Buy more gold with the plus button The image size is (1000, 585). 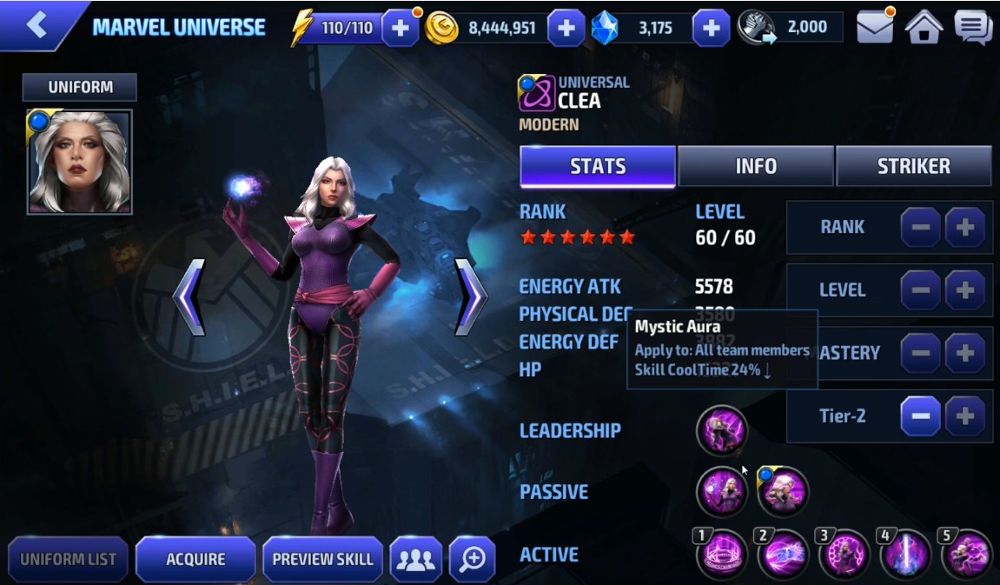565,28
